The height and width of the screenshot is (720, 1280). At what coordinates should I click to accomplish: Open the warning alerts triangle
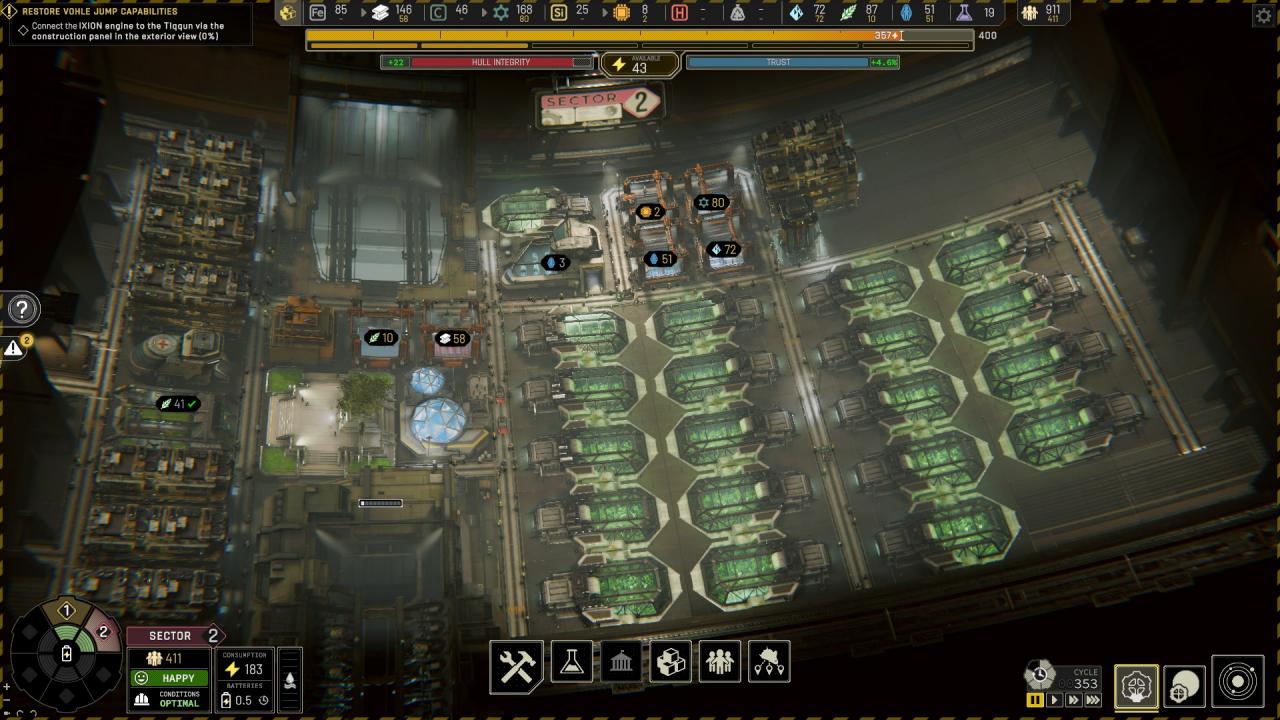click(14, 348)
